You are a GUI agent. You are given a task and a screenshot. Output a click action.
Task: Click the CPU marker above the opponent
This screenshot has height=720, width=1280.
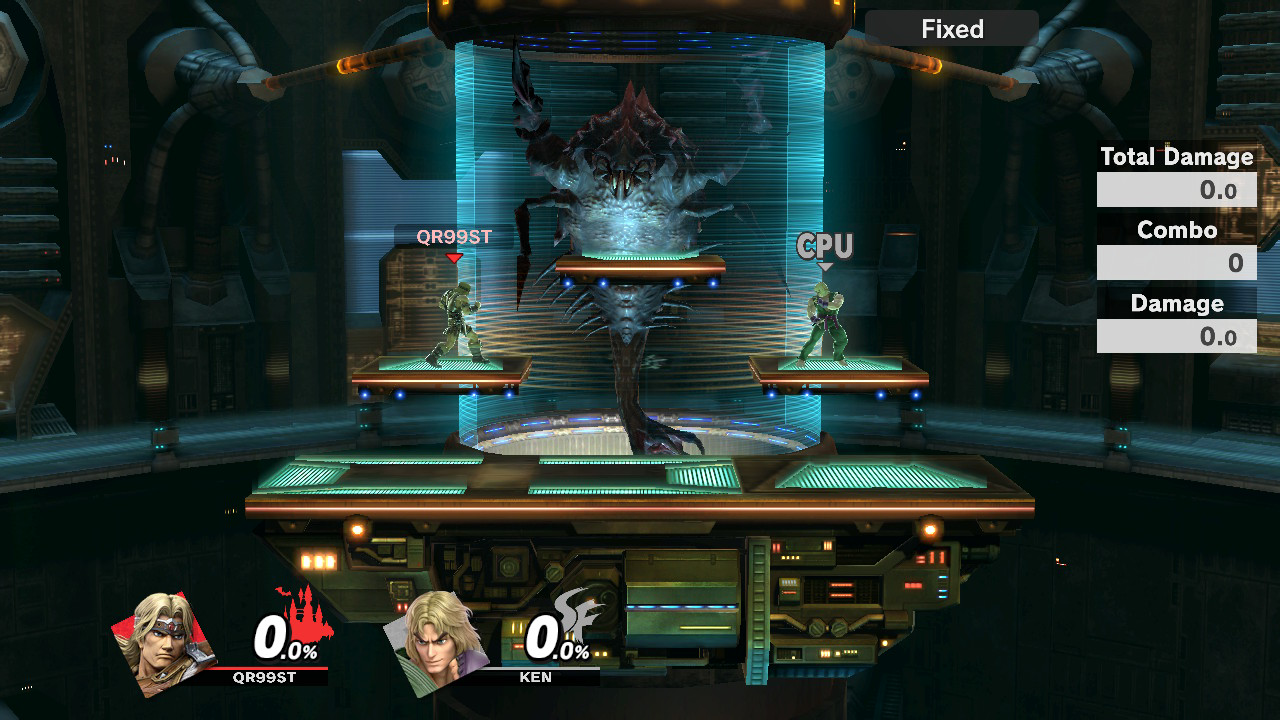tap(825, 246)
